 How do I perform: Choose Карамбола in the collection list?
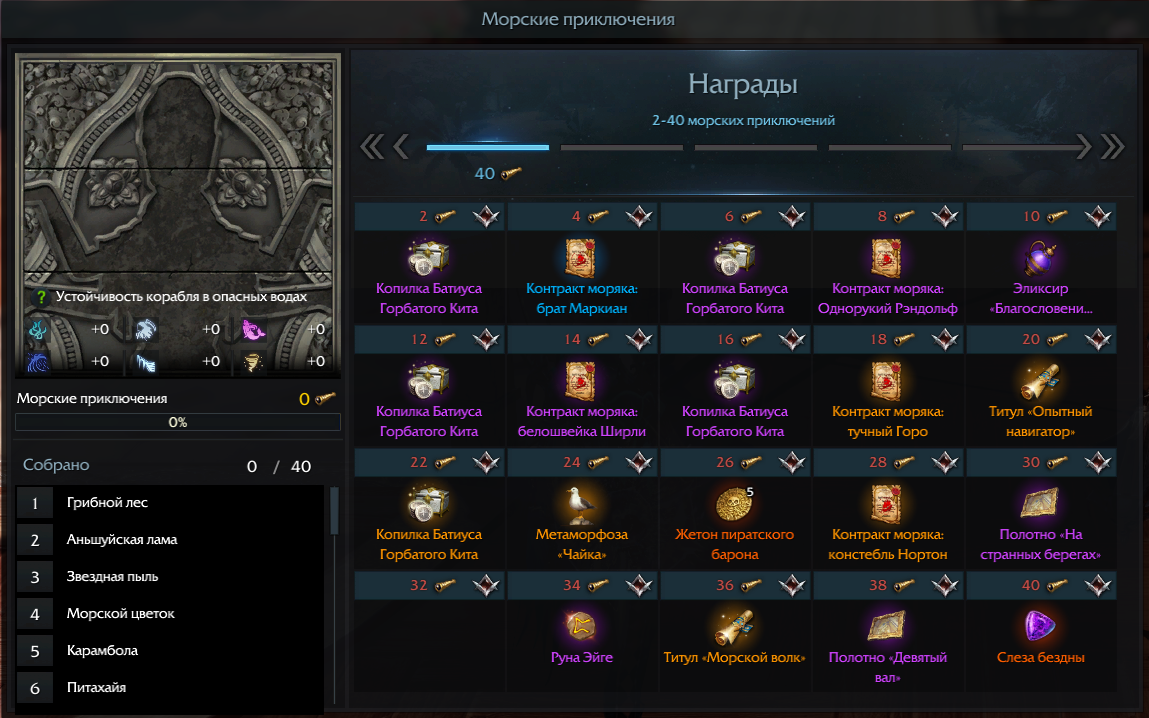click(x=102, y=651)
